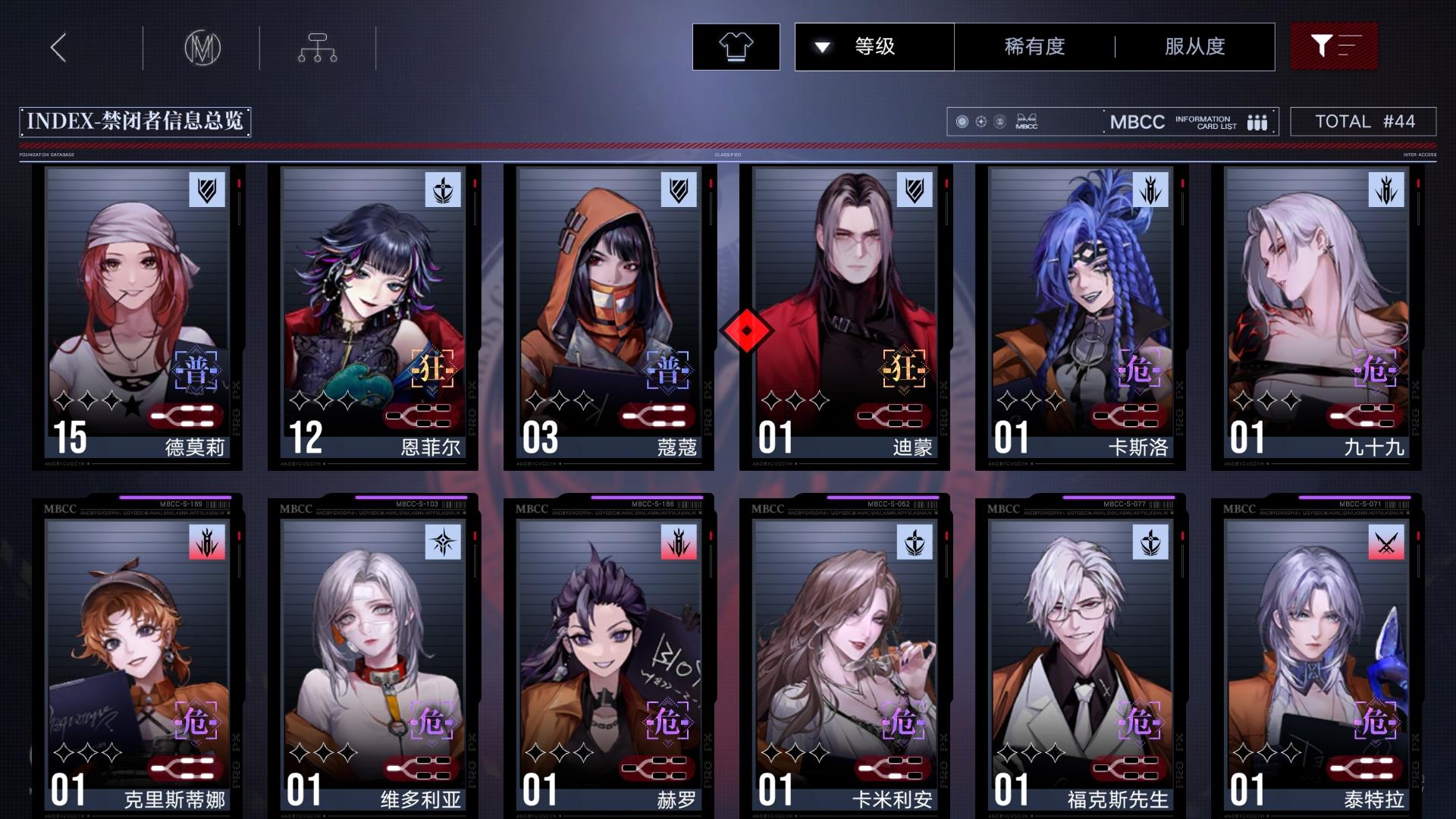Open the organization chart icon near top left
The image size is (1456, 819).
point(317,46)
